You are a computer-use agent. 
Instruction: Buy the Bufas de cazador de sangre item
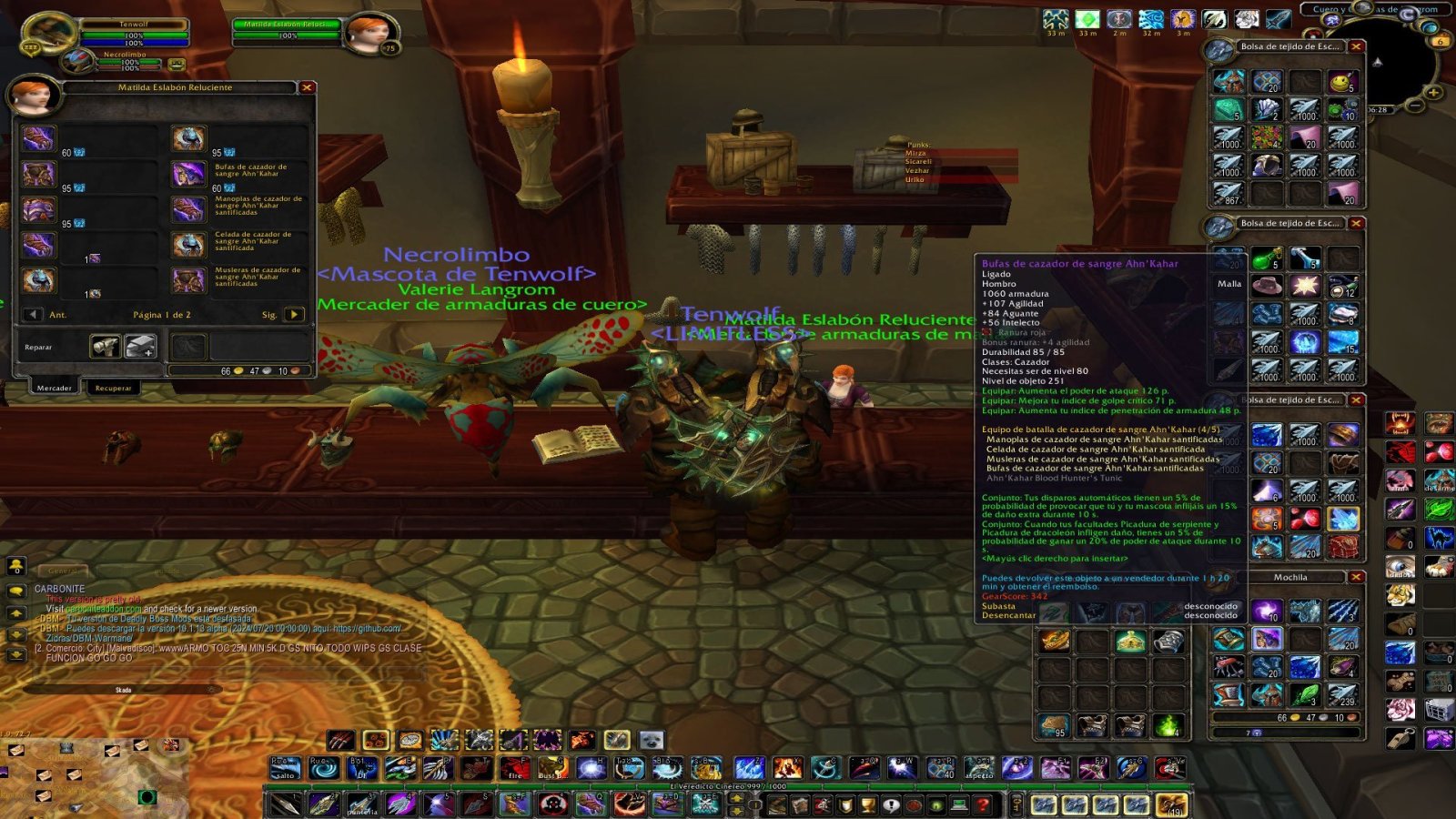click(188, 177)
